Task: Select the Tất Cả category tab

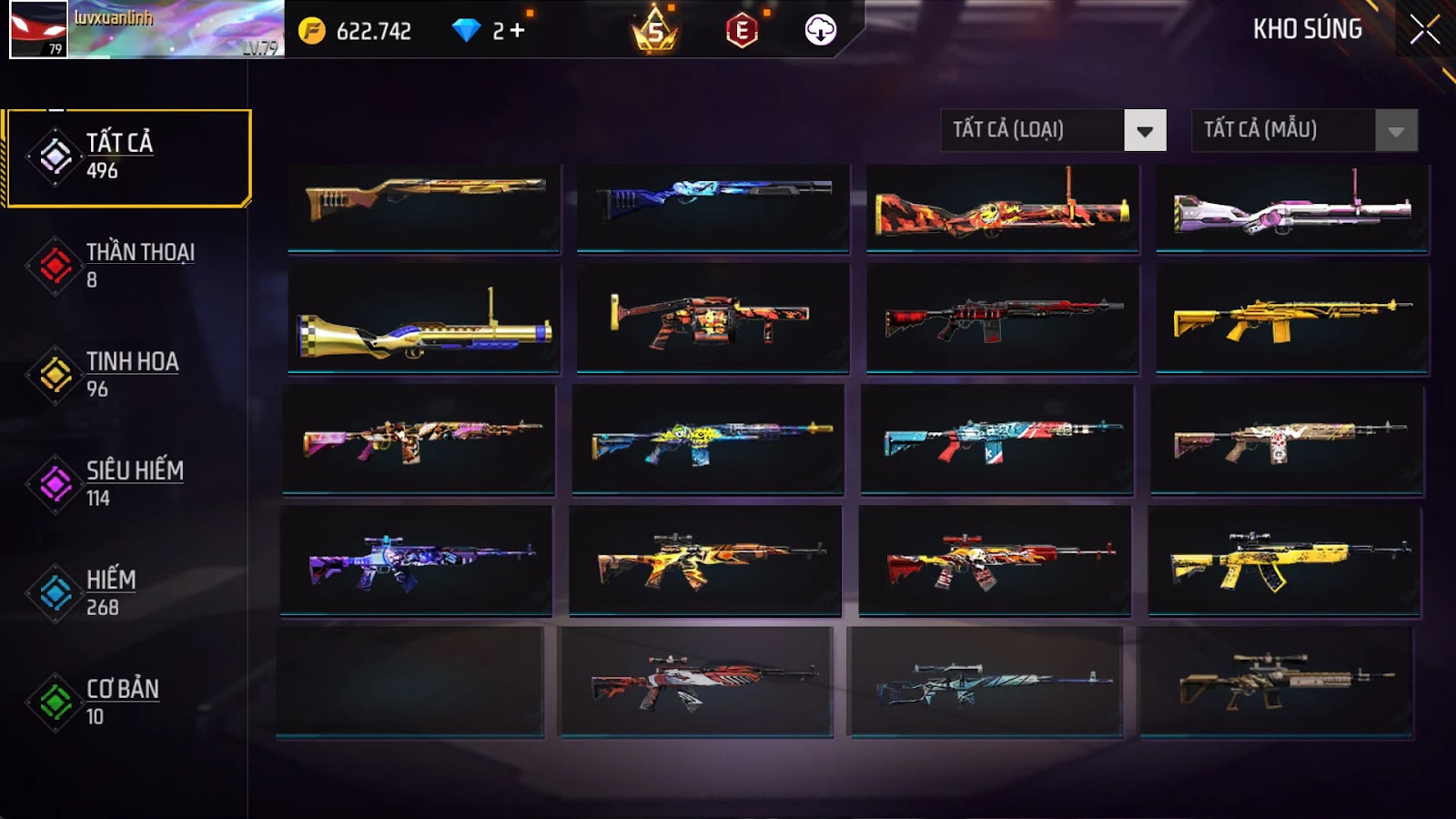Action: (x=128, y=157)
